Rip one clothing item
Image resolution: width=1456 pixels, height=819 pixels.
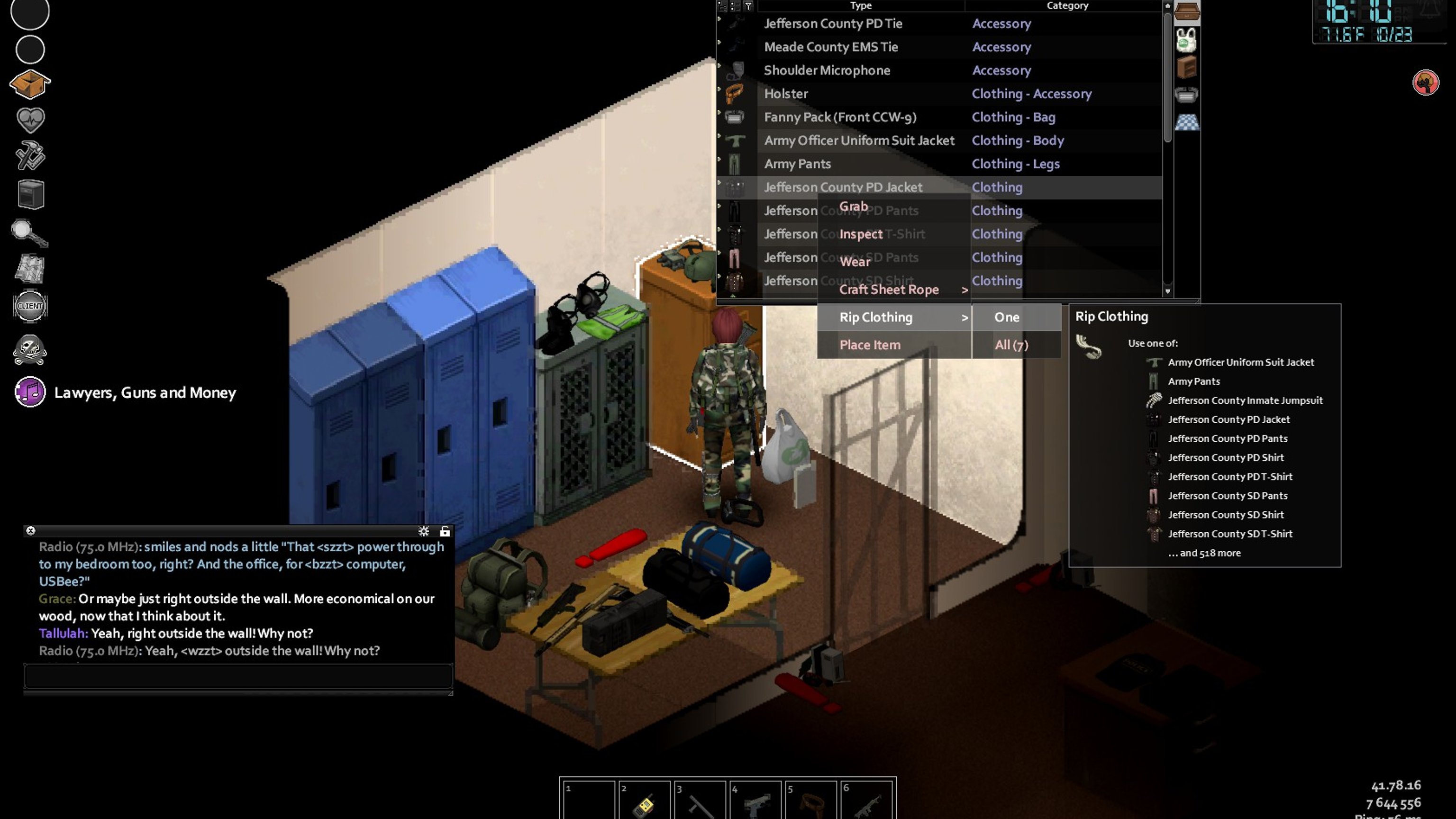click(x=1007, y=317)
